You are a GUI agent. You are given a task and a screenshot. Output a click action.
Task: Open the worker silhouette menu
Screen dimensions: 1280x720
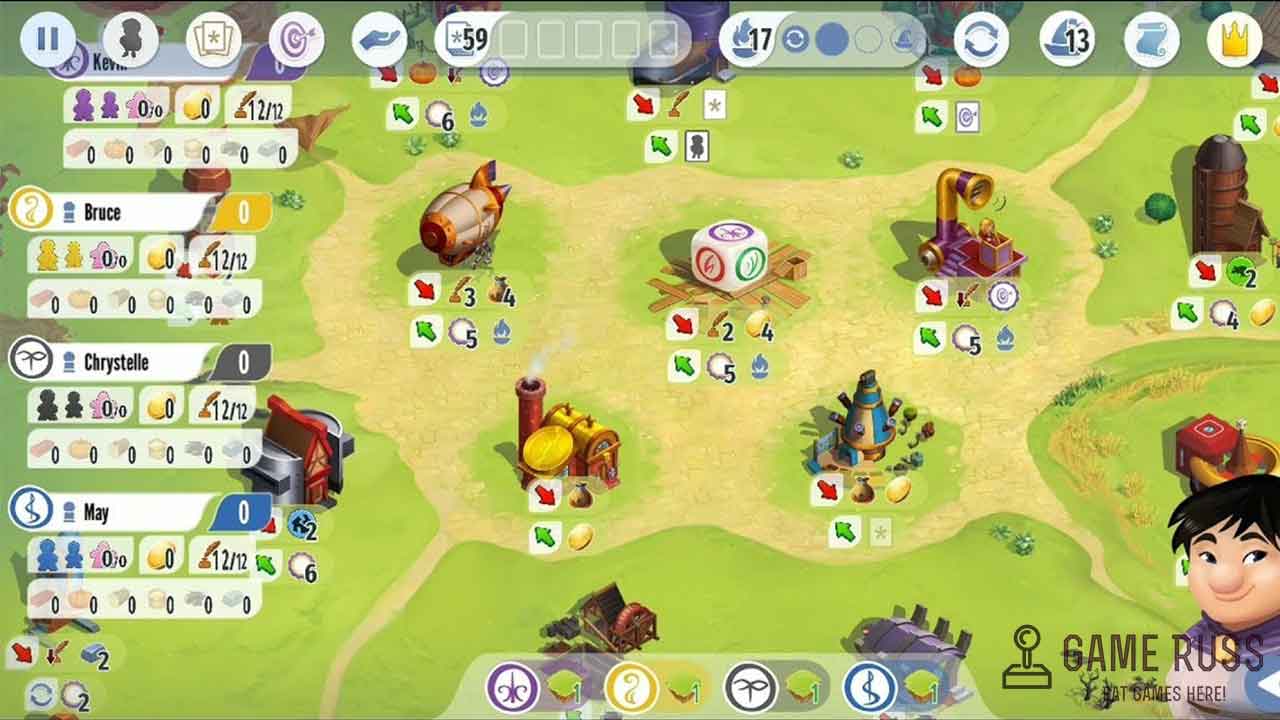pyautogui.click(x=131, y=40)
